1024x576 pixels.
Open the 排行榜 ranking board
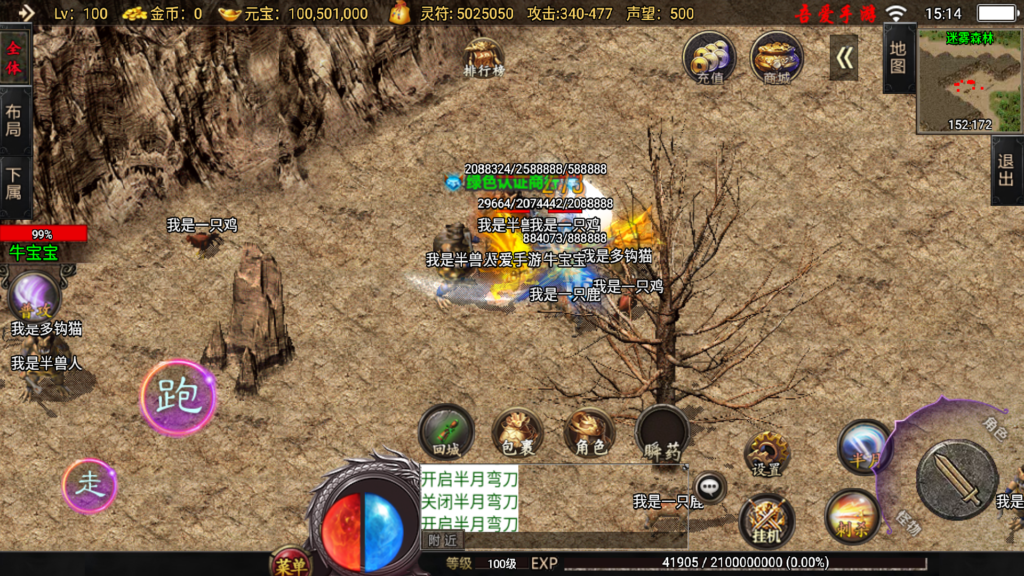coord(484,57)
